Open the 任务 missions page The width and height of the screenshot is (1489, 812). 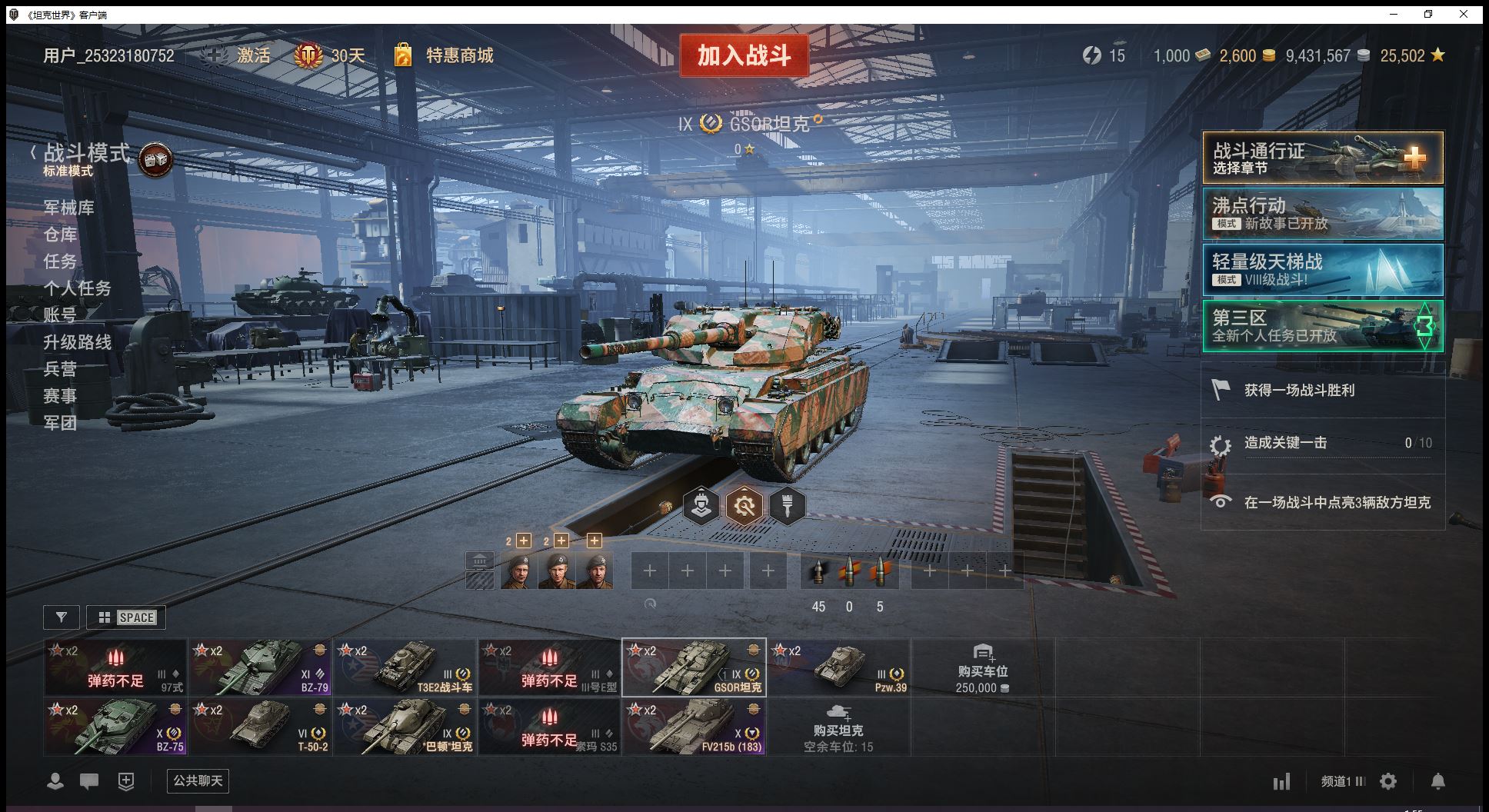[x=60, y=261]
